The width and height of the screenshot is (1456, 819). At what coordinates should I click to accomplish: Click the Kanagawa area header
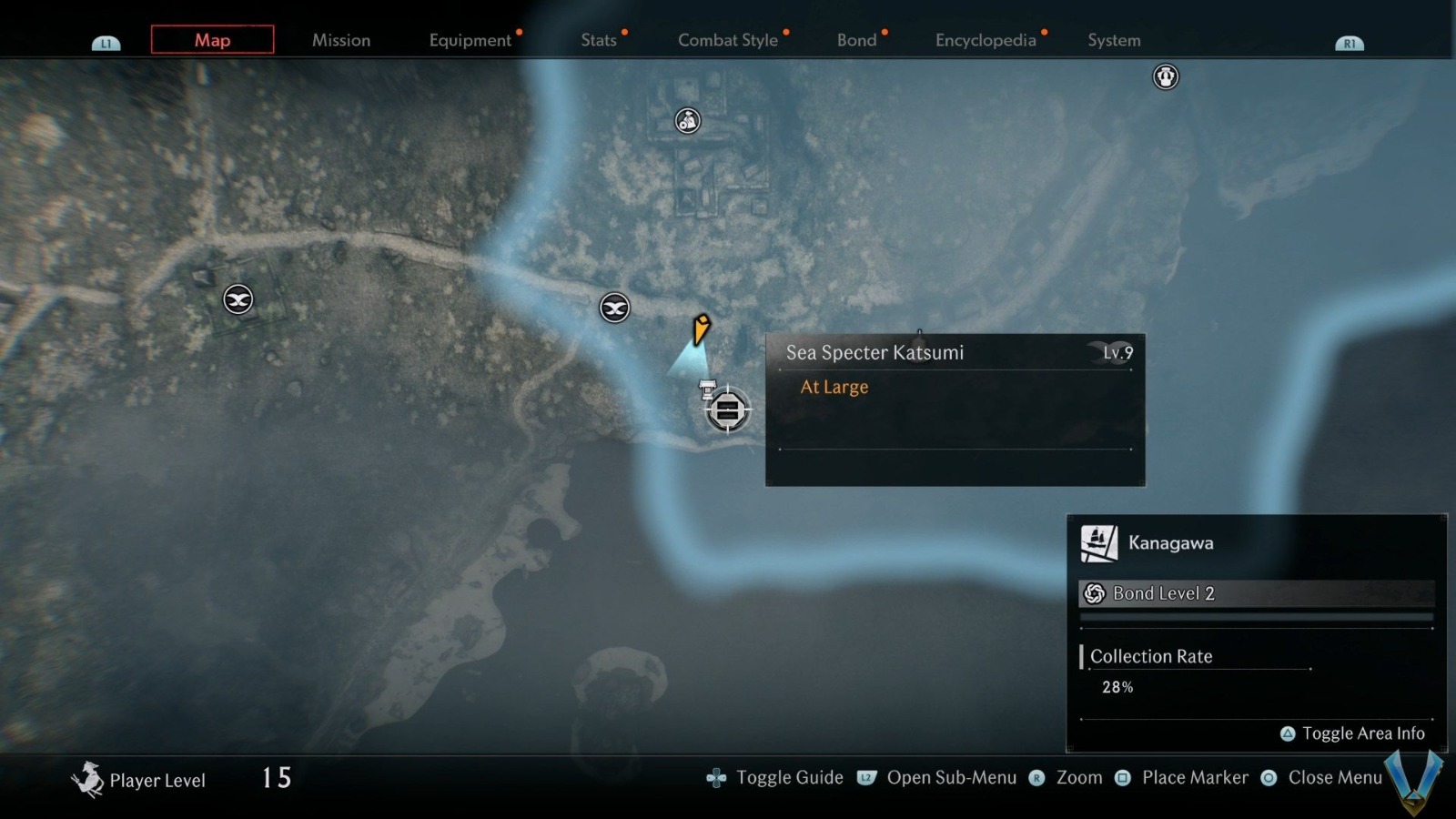pyautogui.click(x=1170, y=543)
